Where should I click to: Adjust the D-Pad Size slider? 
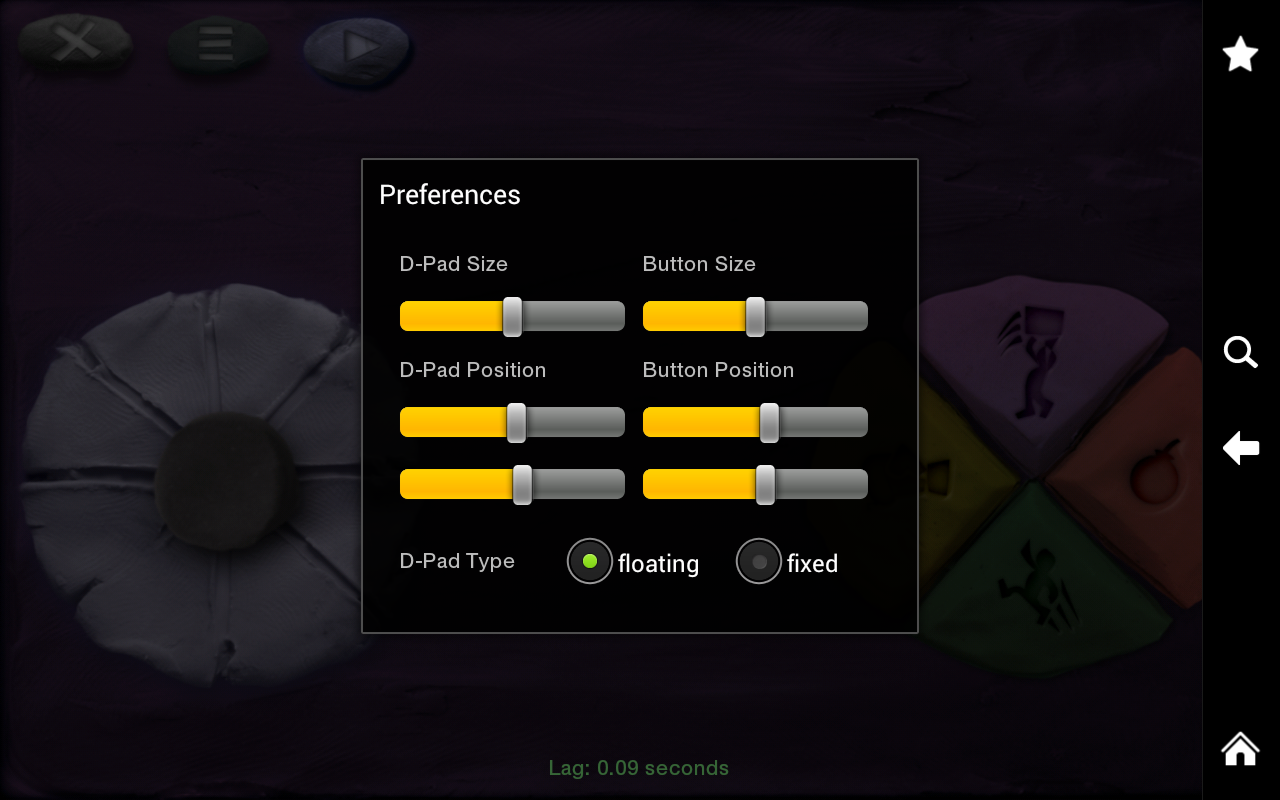(x=511, y=315)
